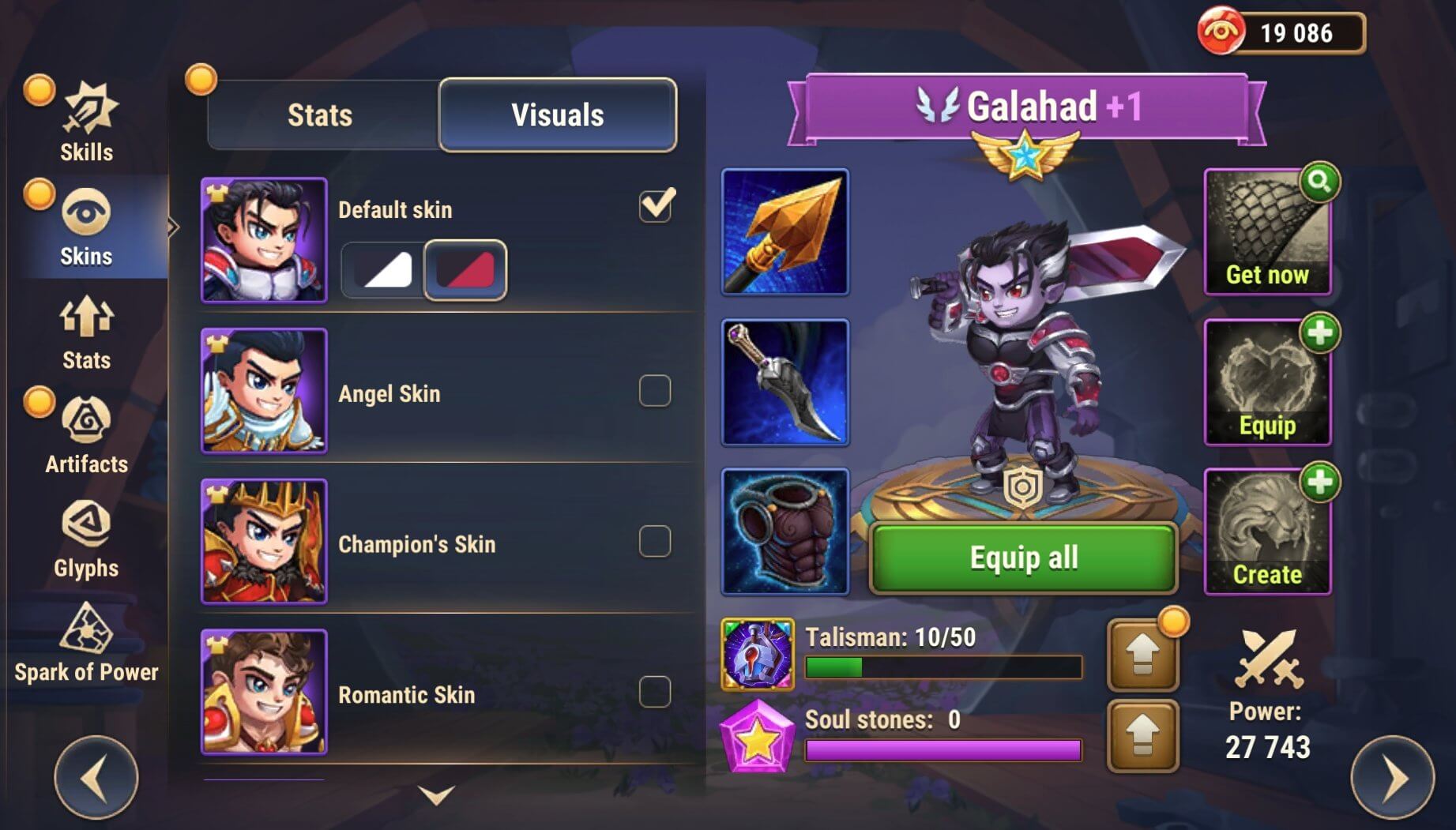Open the Artifacts section
The image size is (1456, 830).
click(86, 434)
